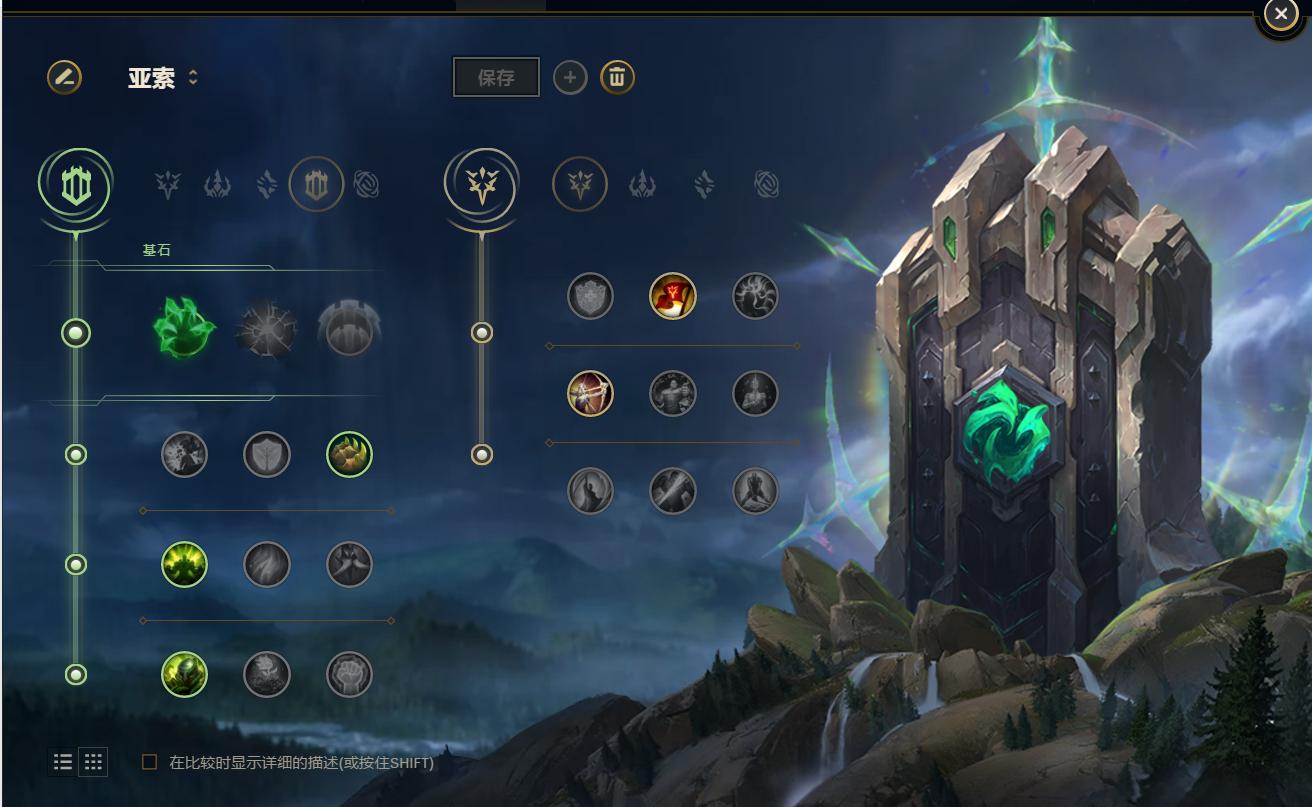Switch primary path to Domination
Screen dimensions: 1312x807
coord(217,185)
